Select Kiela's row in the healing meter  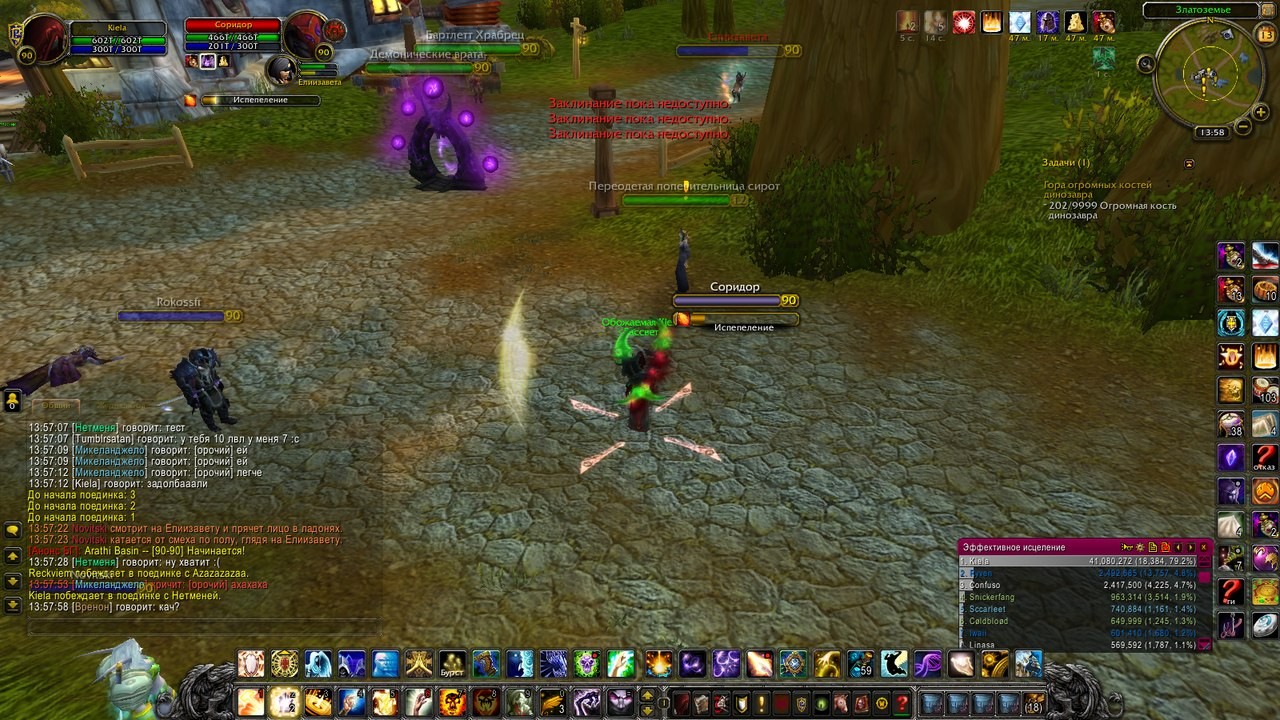pos(1078,562)
